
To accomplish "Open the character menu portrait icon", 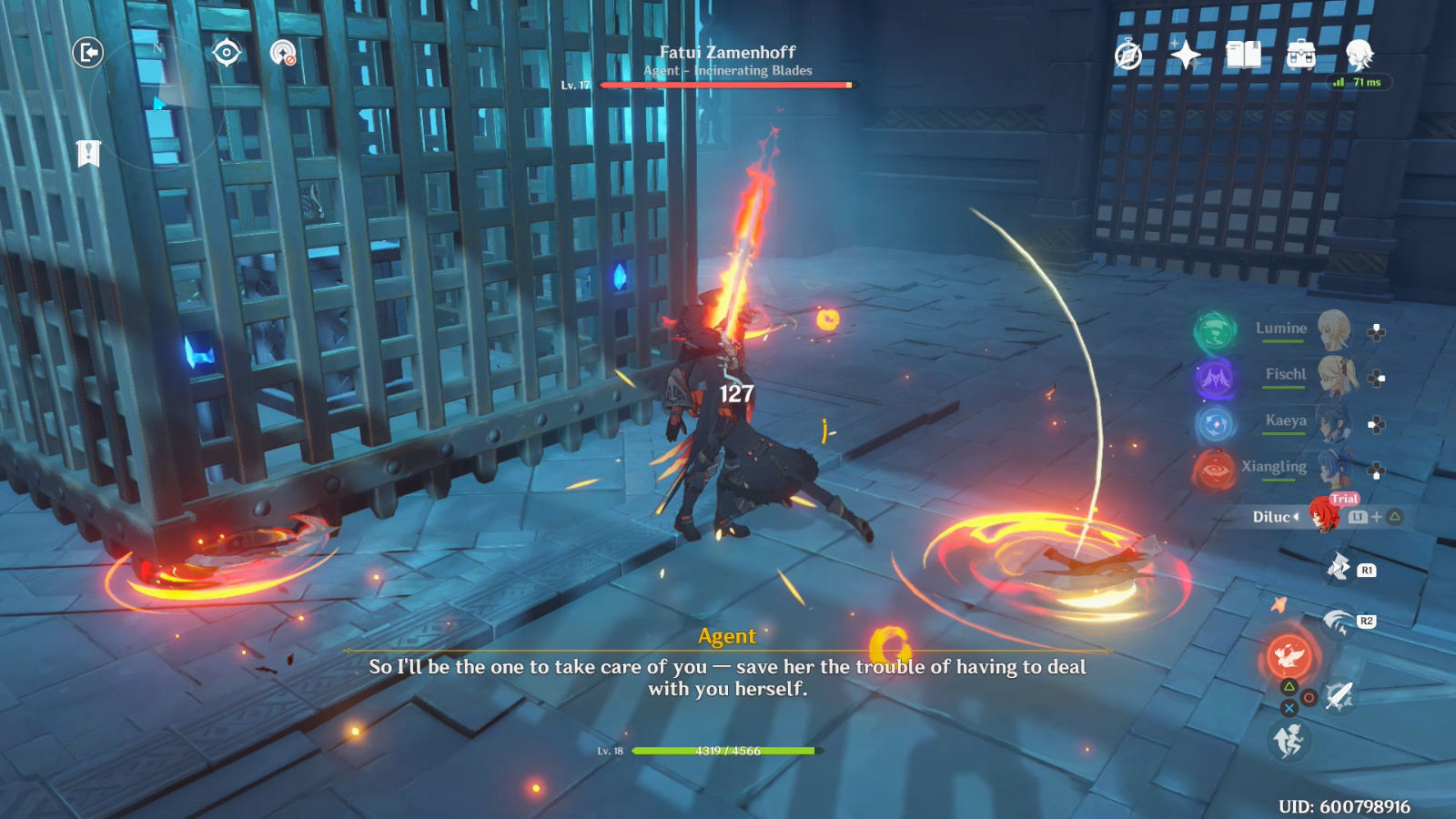I will coord(1360,56).
